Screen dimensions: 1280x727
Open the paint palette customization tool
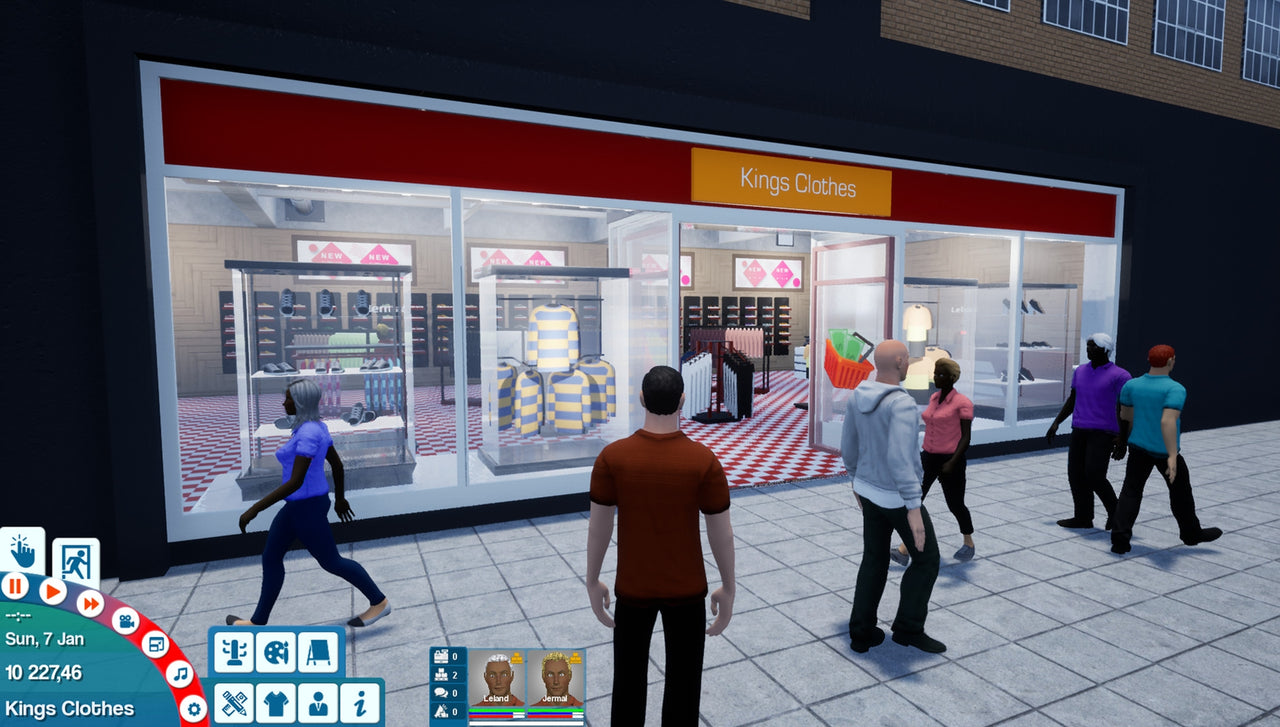tap(275, 652)
